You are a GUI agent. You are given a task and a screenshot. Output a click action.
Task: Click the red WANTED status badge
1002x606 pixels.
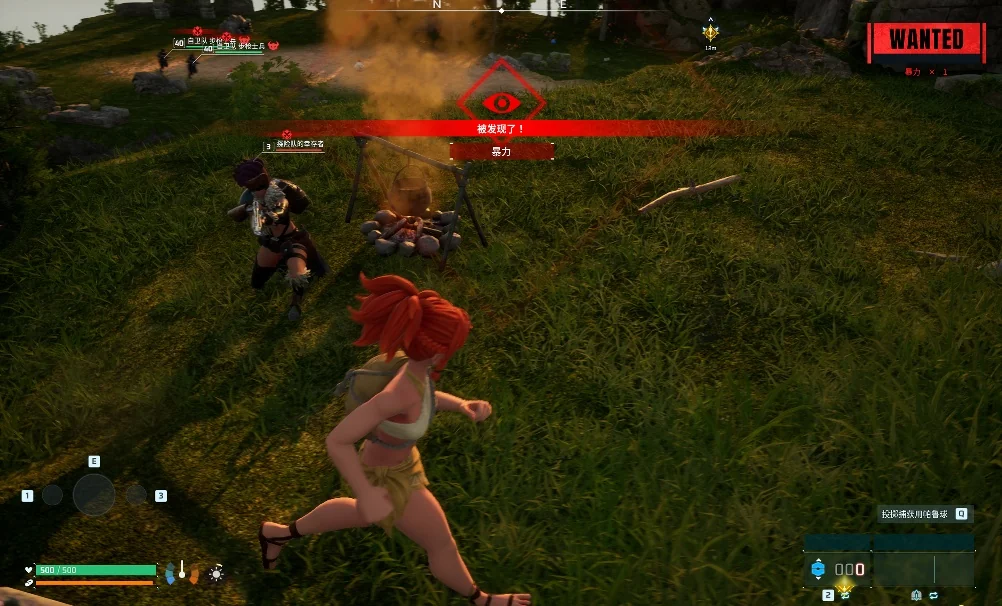point(926,40)
